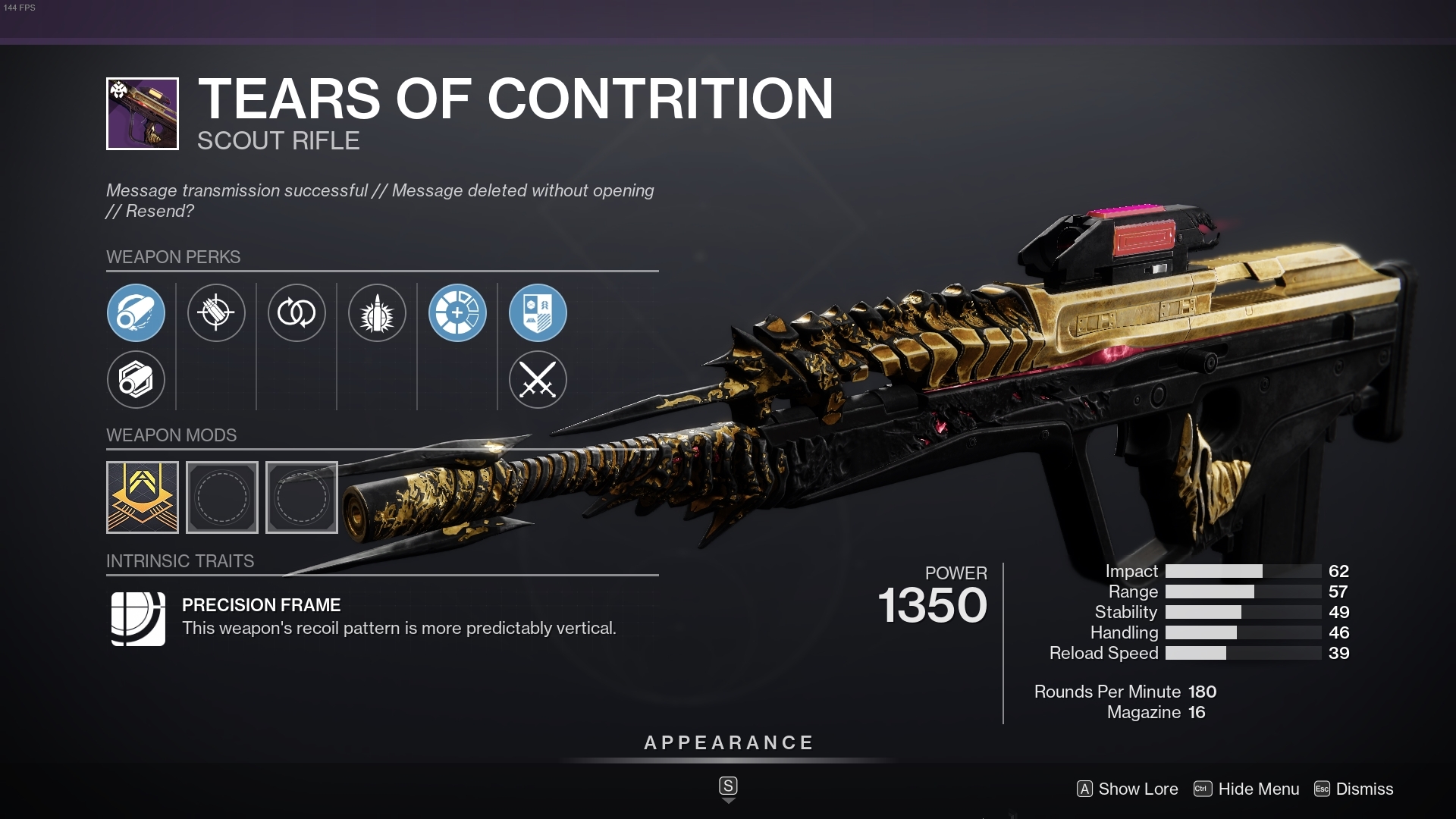Select the explosive bullet trait perk
The width and height of the screenshot is (1456, 819).
click(378, 313)
